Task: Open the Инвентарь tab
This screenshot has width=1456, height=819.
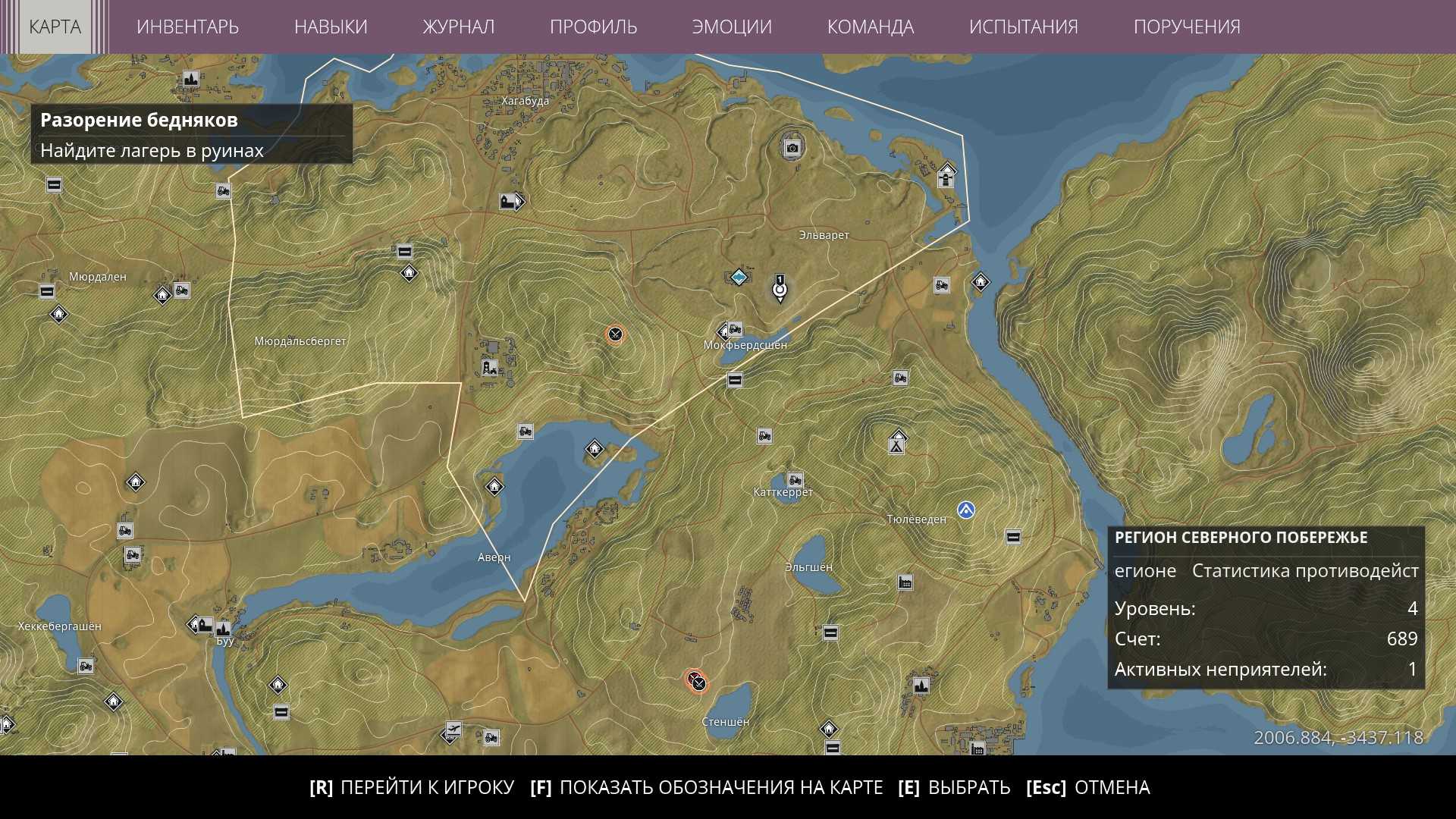Action: point(187,27)
